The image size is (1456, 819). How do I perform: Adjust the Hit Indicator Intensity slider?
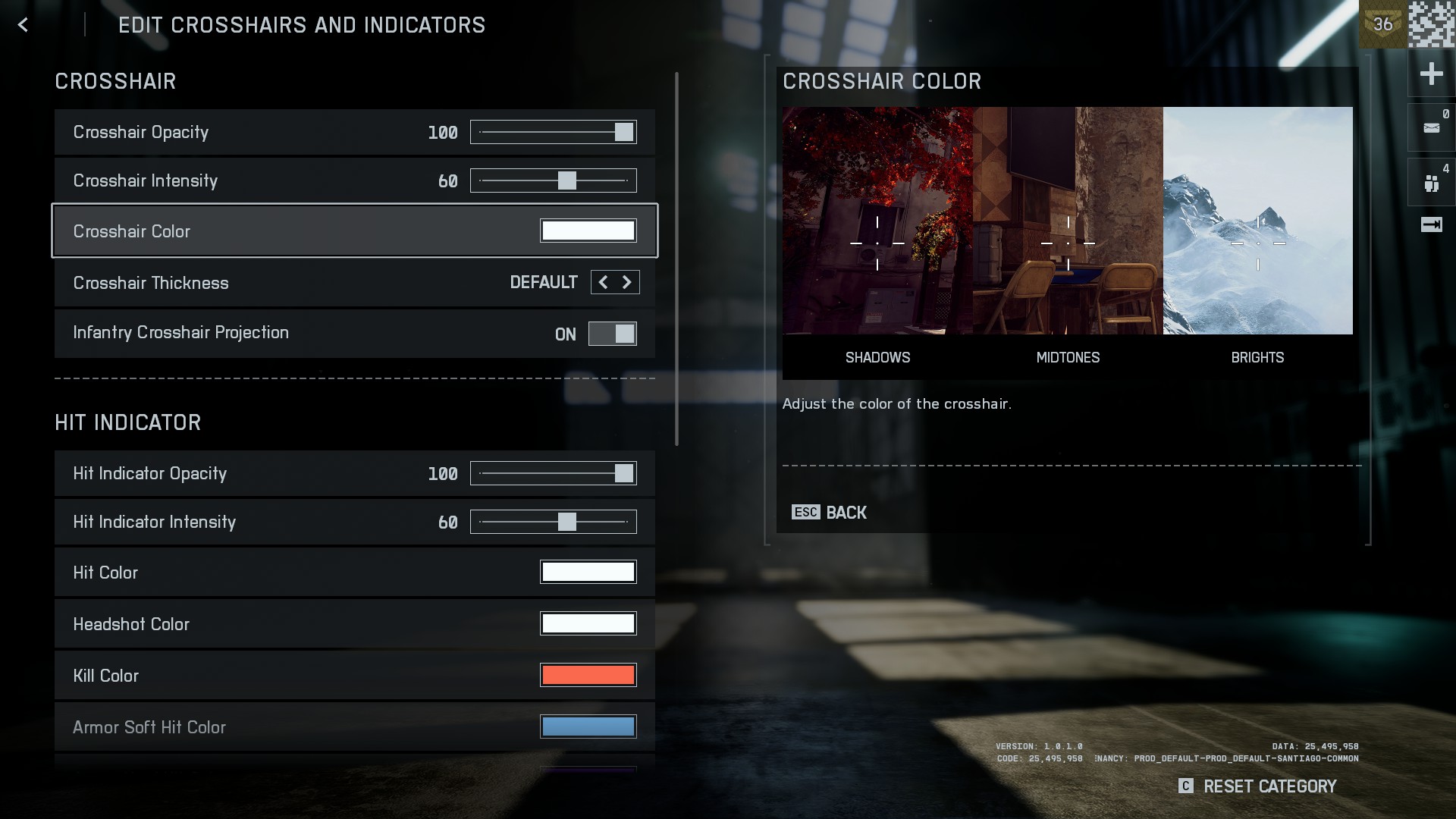566,522
